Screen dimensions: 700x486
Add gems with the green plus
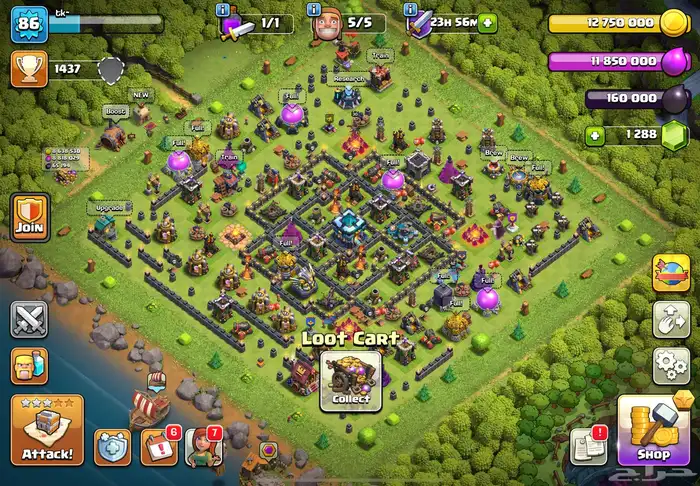coord(596,134)
